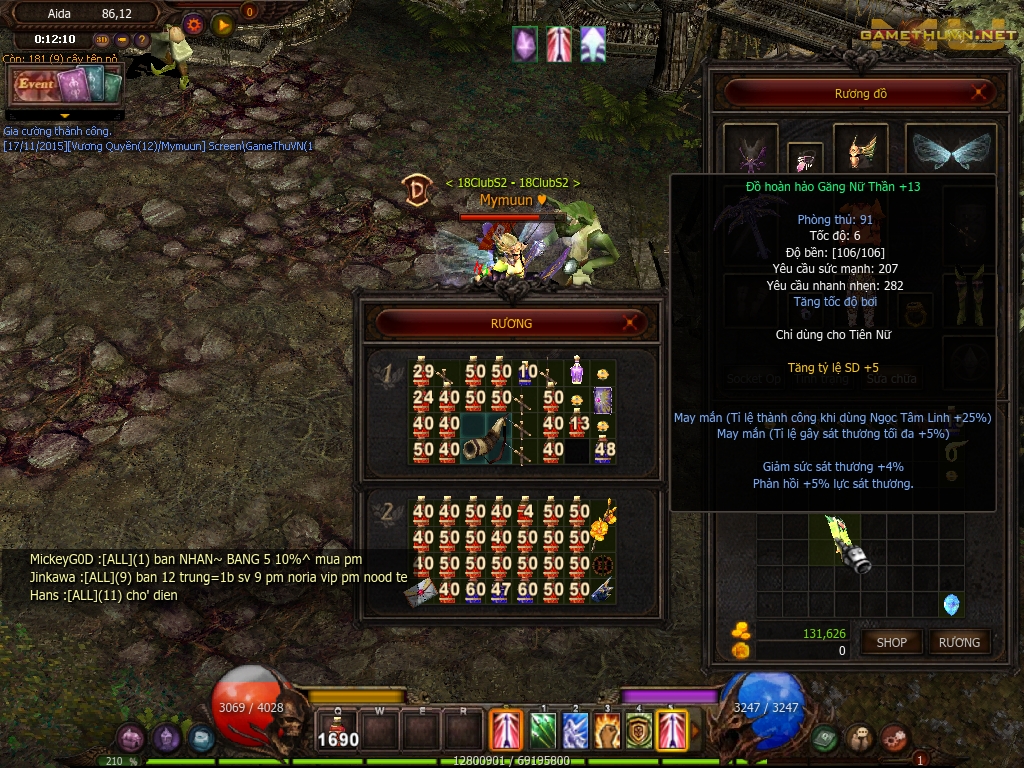The image size is (1024, 768).
Task: Open the question mark help button
Action: click(142, 40)
